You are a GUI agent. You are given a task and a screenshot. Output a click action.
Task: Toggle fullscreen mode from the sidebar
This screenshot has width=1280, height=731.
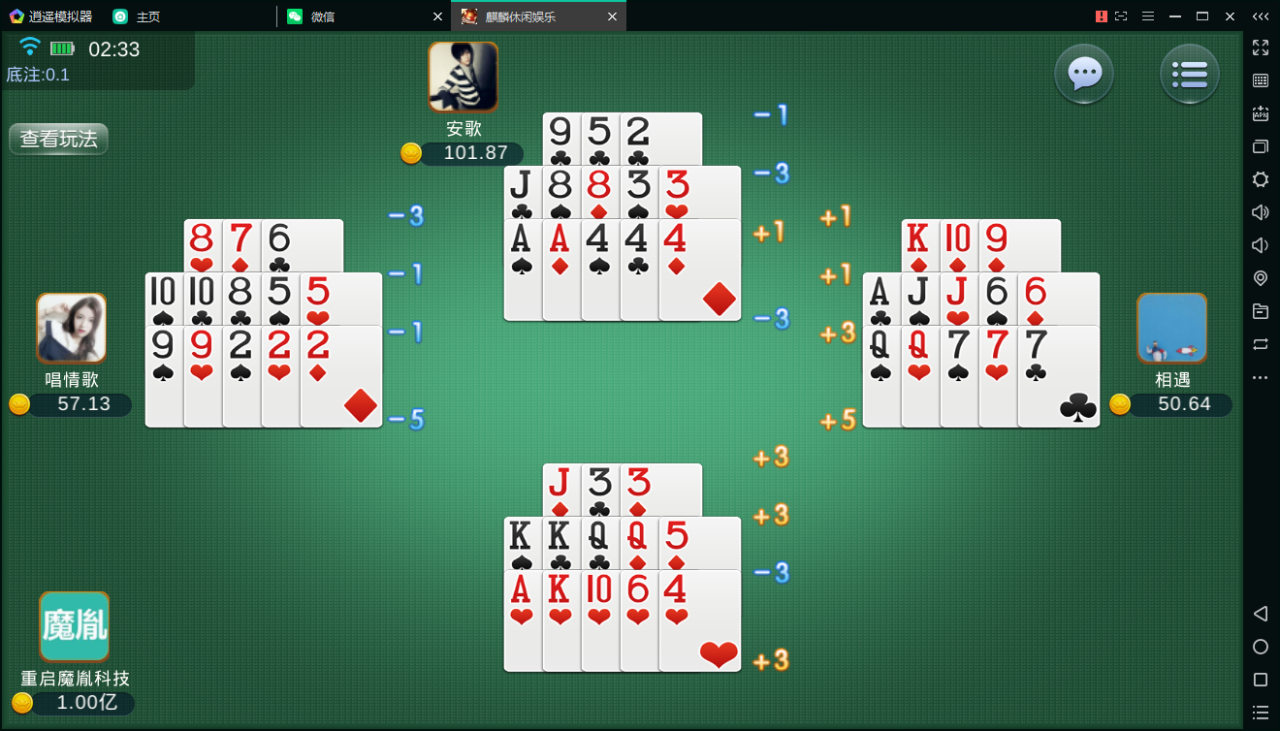(1260, 47)
